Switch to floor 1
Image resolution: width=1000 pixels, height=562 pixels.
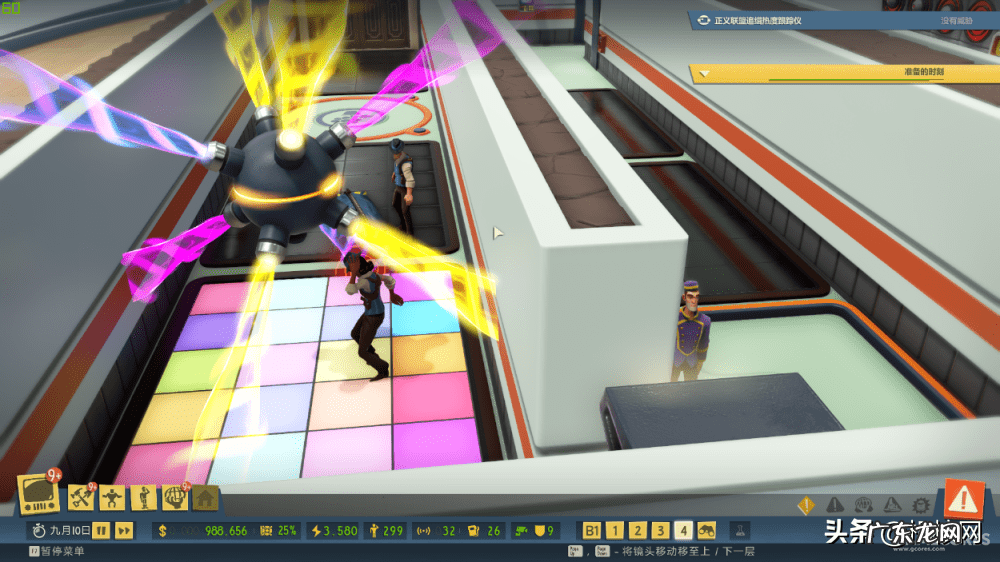coord(616,530)
